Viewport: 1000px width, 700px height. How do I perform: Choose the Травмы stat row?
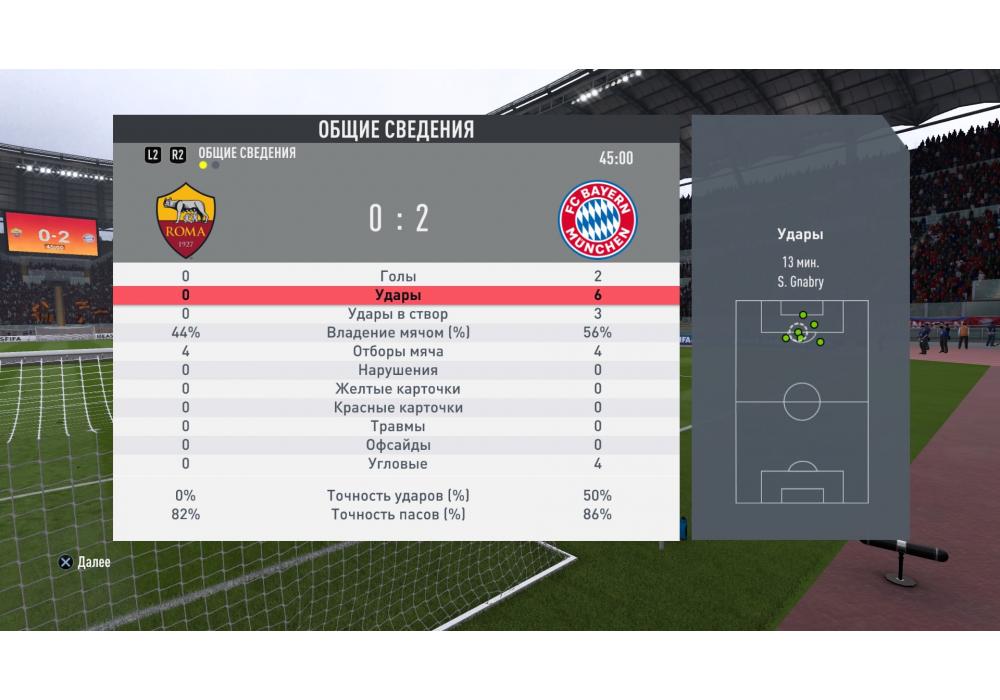[x=397, y=426]
